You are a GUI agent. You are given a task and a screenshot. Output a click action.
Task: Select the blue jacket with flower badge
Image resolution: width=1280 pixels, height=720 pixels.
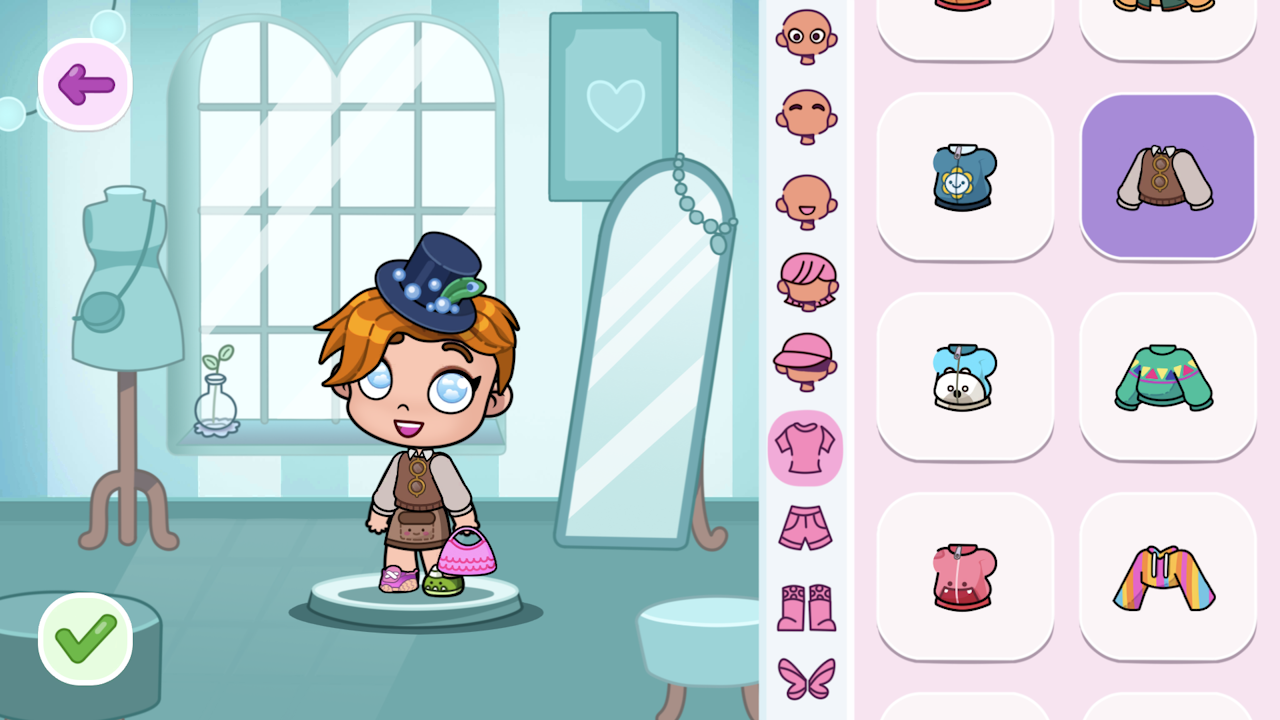964,176
